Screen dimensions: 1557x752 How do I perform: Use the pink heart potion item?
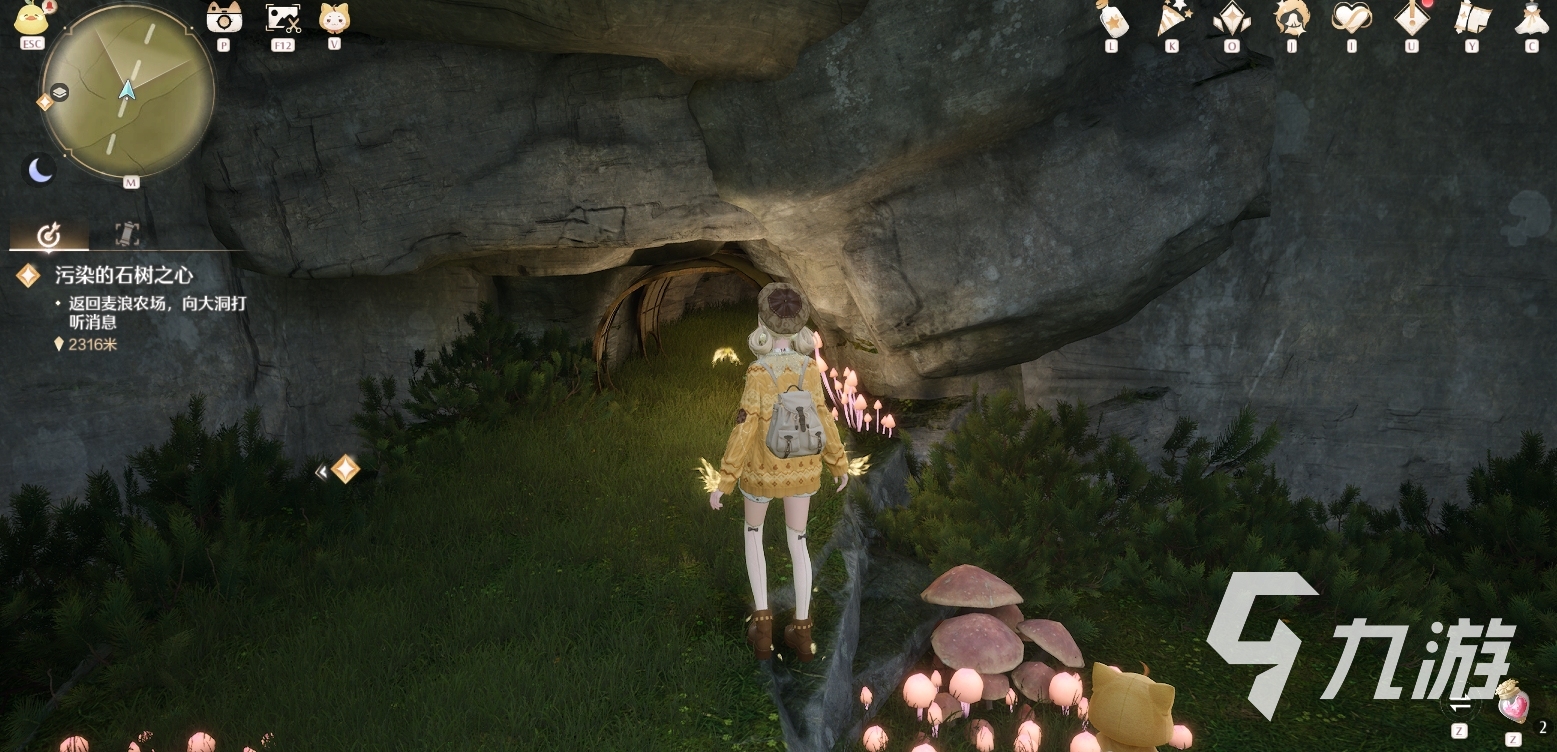point(1514,703)
